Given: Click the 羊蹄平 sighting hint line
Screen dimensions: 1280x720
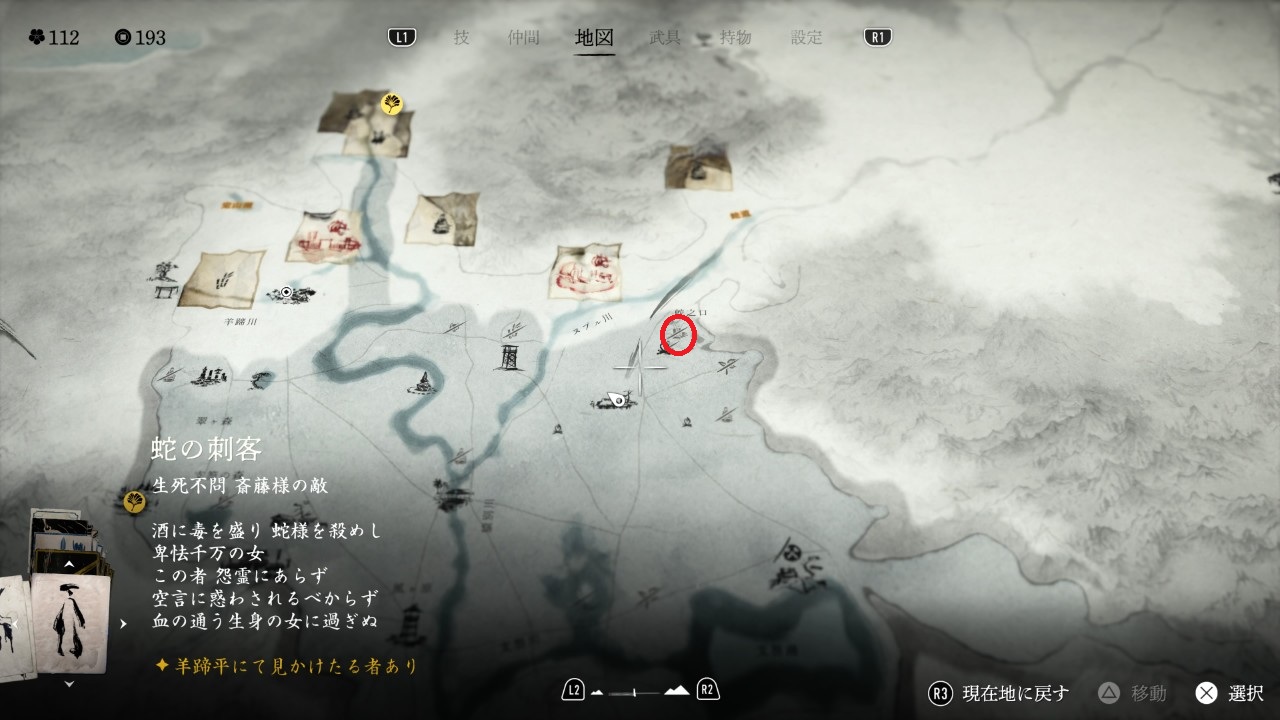Looking at the screenshot, I should pos(286,665).
